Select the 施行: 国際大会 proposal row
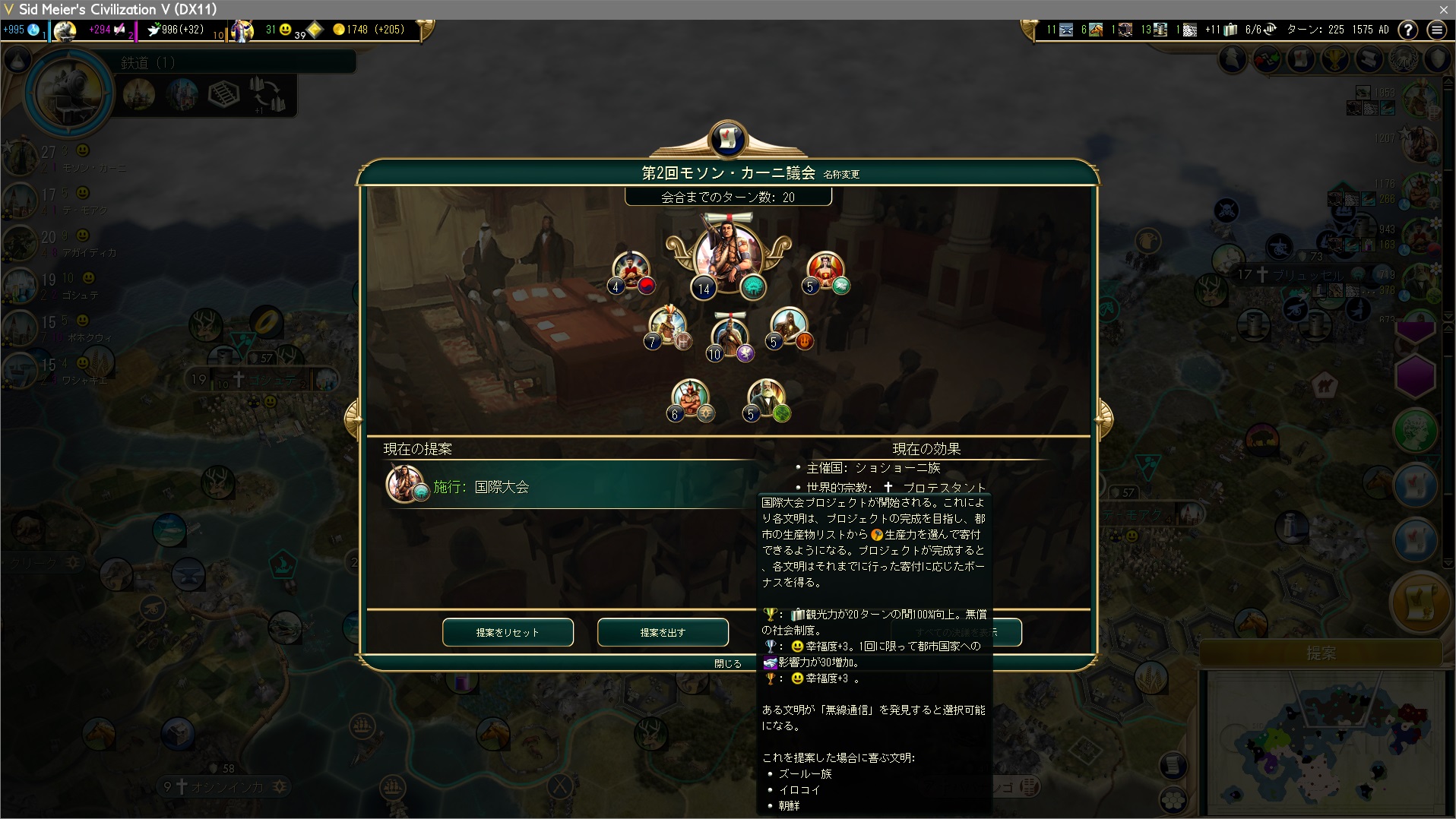Image resolution: width=1456 pixels, height=819 pixels. [570, 485]
